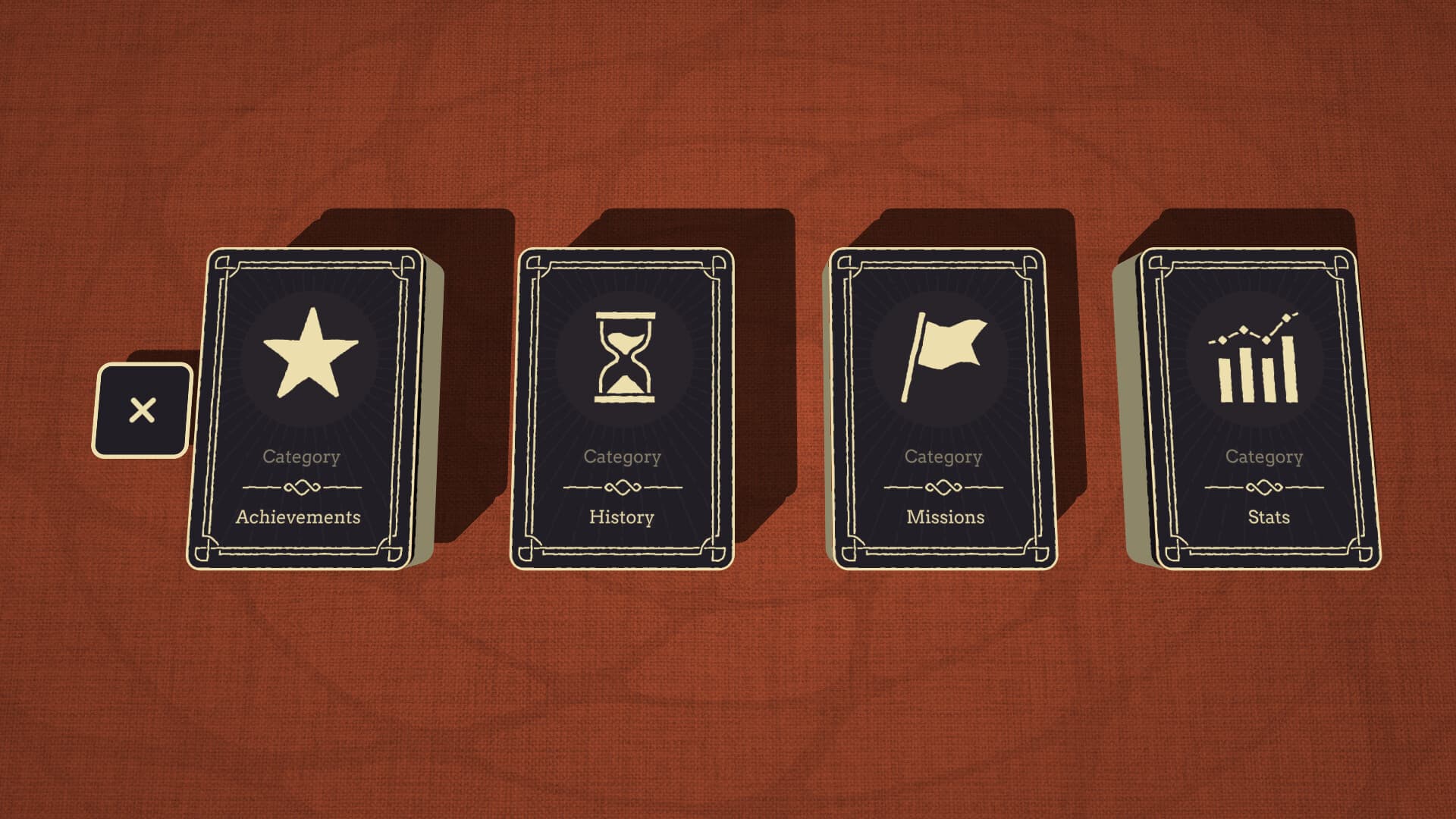The height and width of the screenshot is (819, 1456).
Task: Click the hourglass symbol in its circular badge
Action: [x=623, y=356]
